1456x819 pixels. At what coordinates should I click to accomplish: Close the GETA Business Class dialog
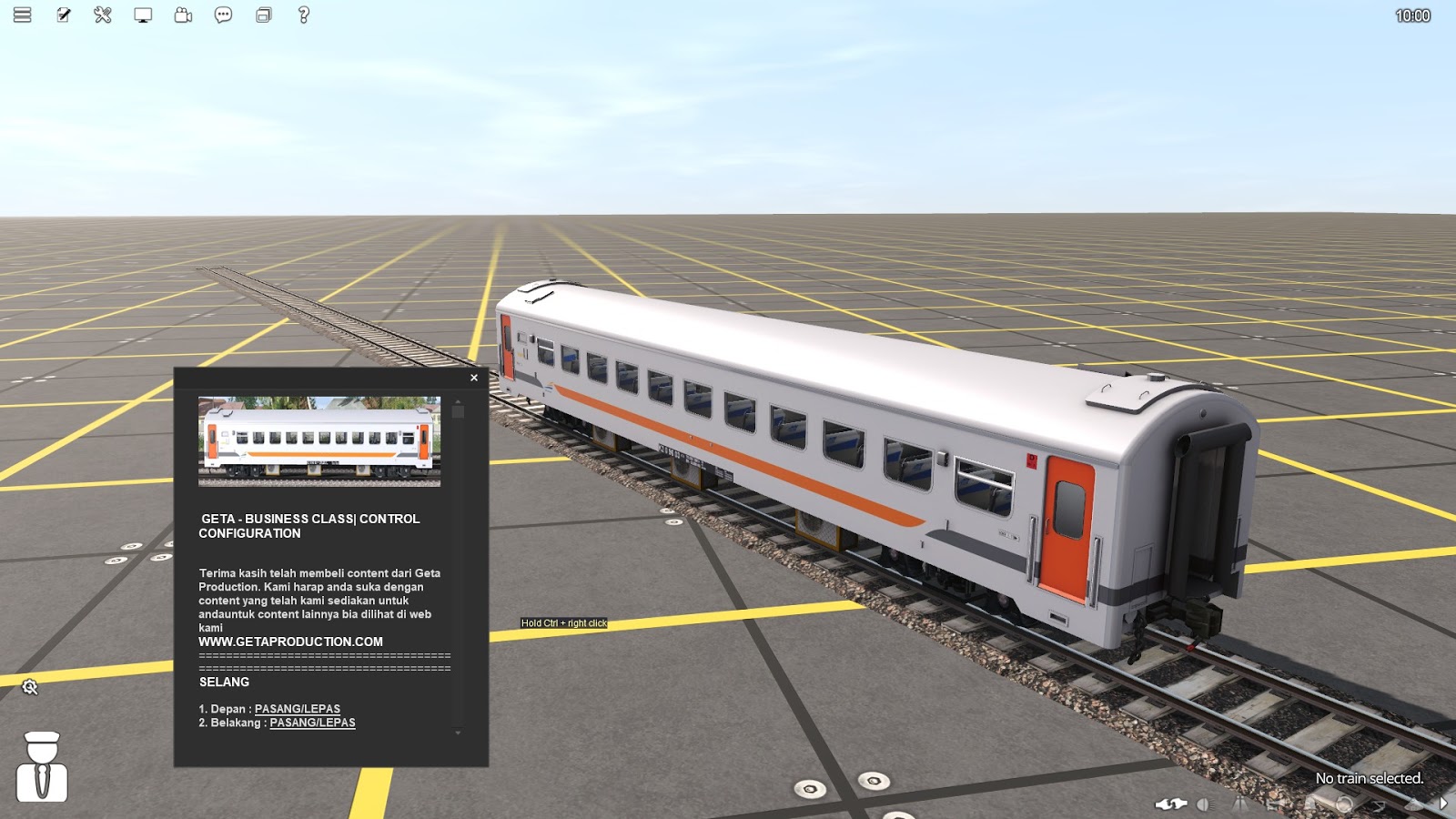pos(473,378)
